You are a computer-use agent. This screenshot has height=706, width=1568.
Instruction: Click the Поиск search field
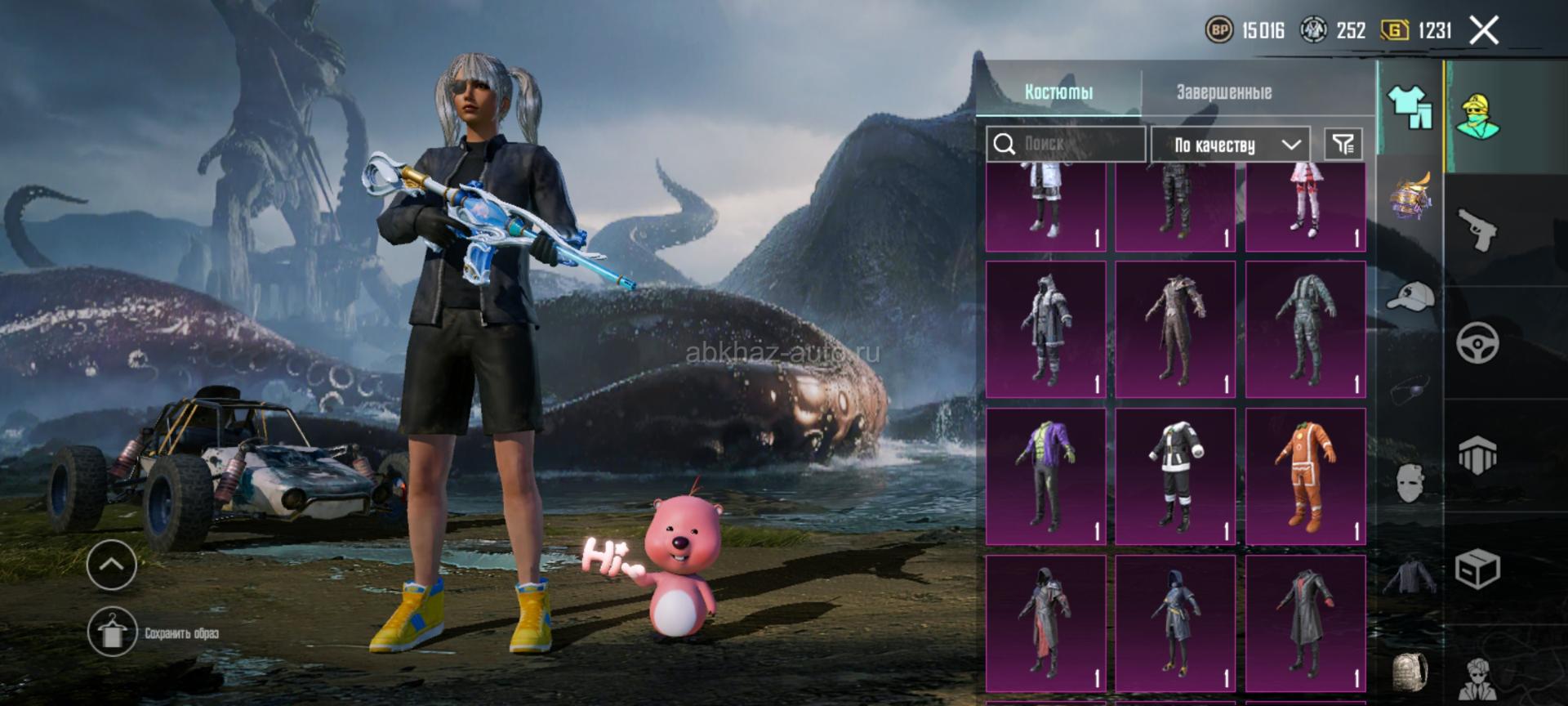pos(1066,145)
